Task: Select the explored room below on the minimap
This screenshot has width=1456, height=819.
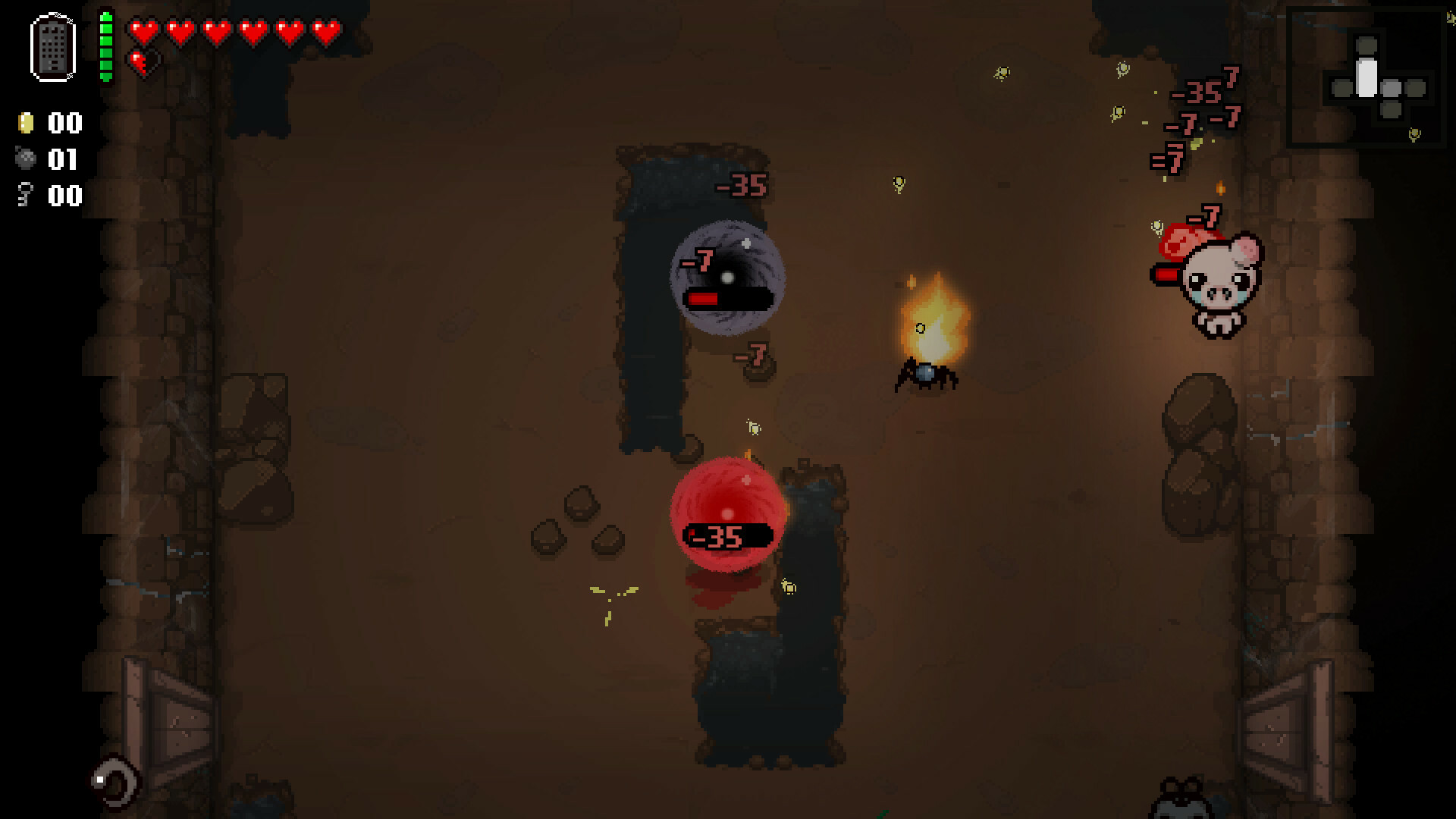Action: click(x=1392, y=111)
